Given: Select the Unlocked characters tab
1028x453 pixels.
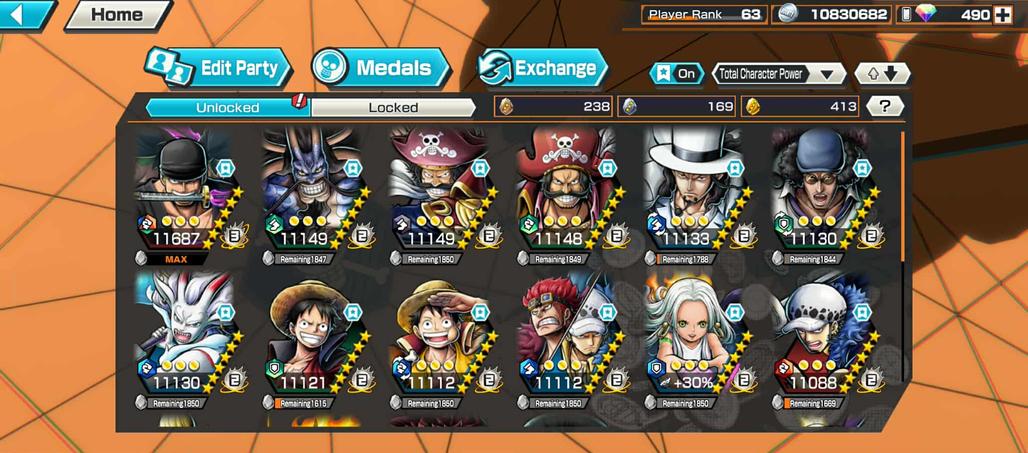Looking at the screenshot, I should tap(228, 107).
